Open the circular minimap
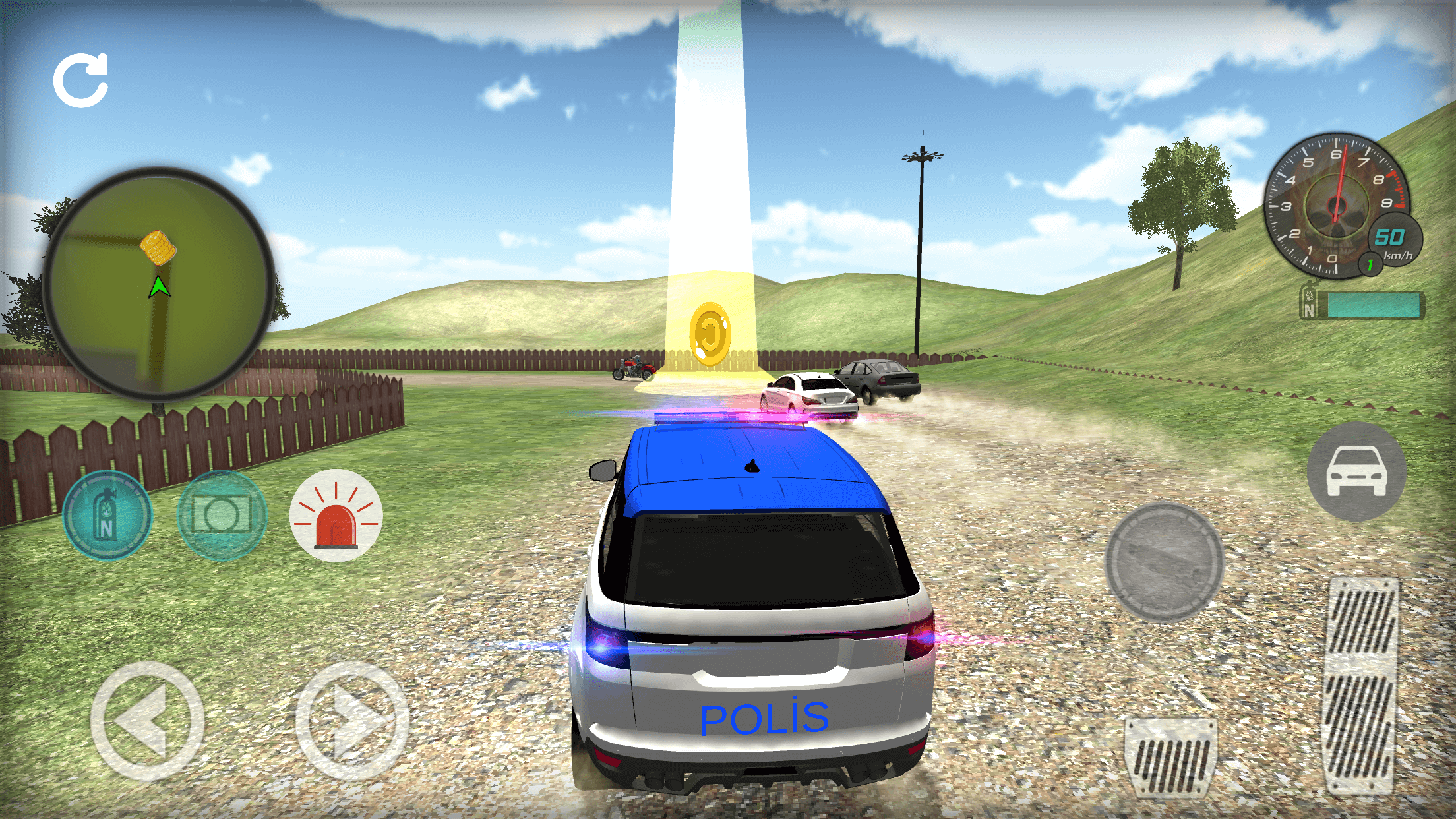Screen dimensions: 1456x819 (x=159, y=284)
